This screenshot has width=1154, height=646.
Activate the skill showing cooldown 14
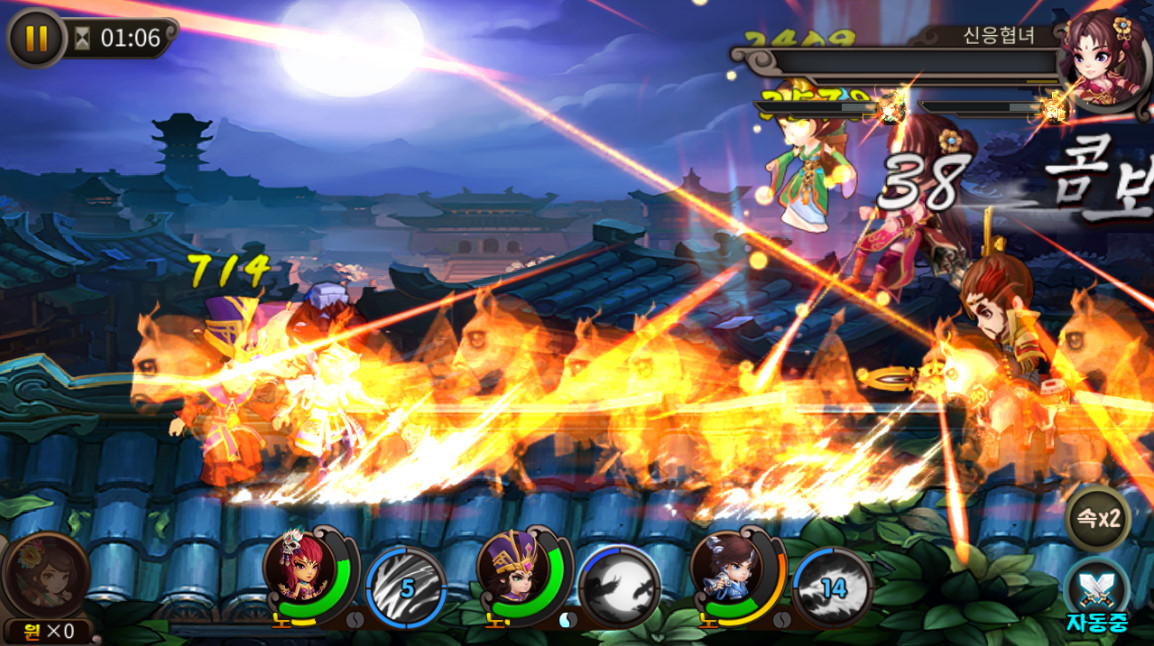click(833, 588)
